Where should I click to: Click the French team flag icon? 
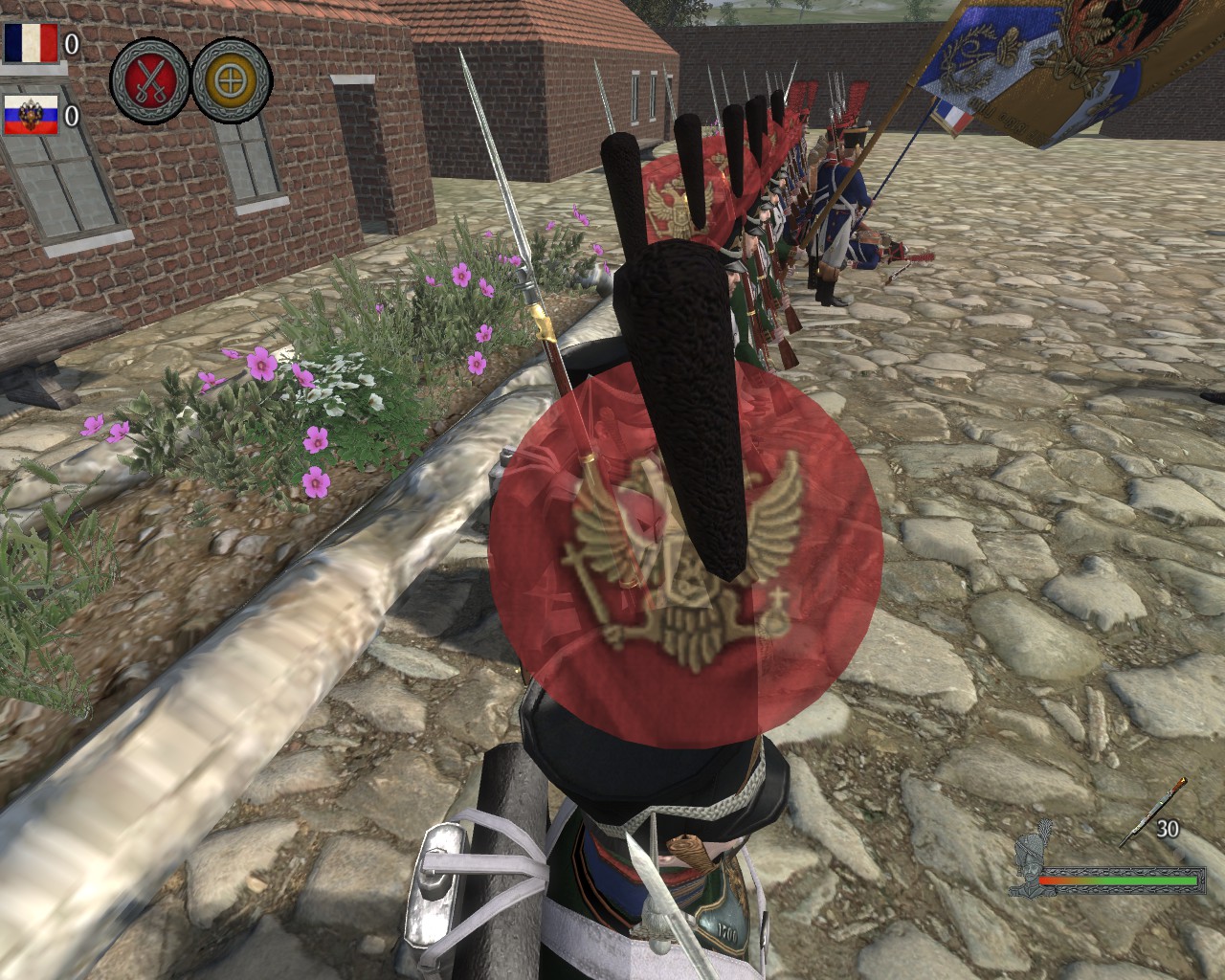(30, 43)
